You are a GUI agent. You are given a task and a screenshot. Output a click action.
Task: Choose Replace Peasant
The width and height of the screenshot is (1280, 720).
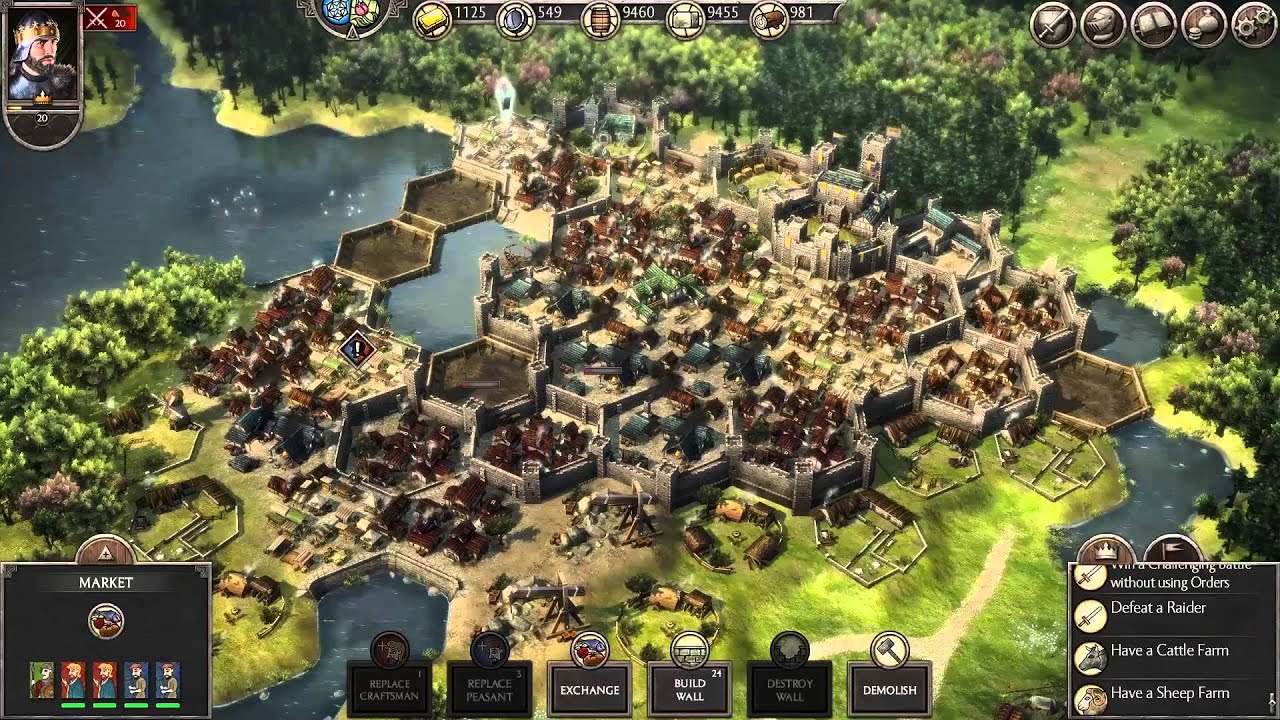pyautogui.click(x=489, y=688)
